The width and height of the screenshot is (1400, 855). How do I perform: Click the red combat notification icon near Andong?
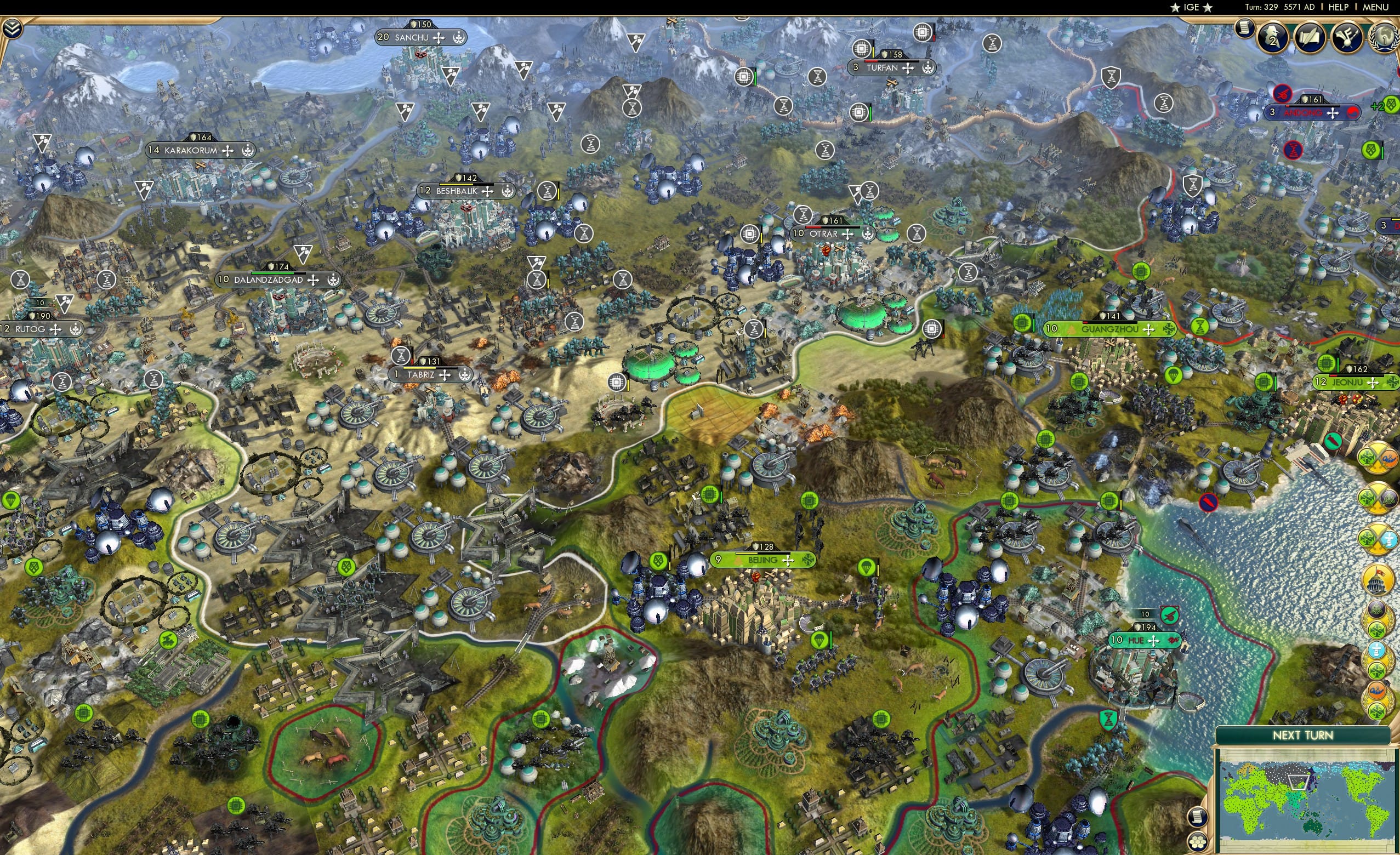point(1283,94)
